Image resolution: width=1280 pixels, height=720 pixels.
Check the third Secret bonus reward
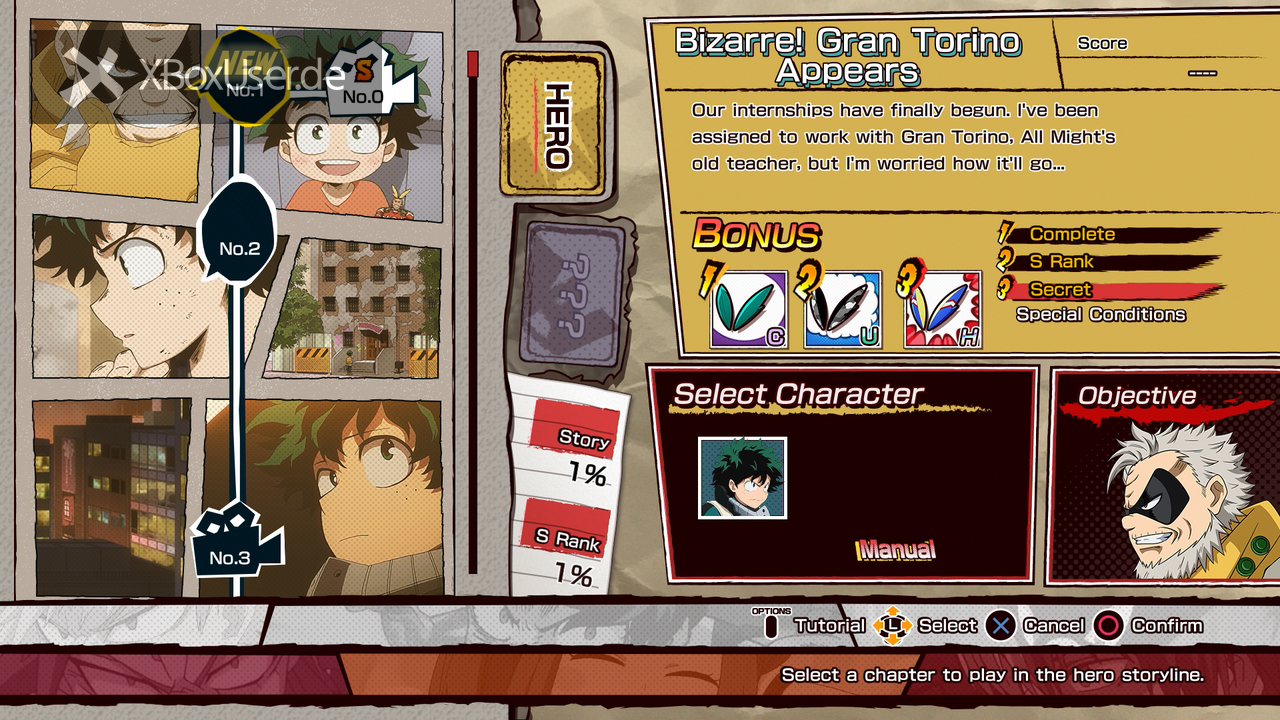coord(942,310)
